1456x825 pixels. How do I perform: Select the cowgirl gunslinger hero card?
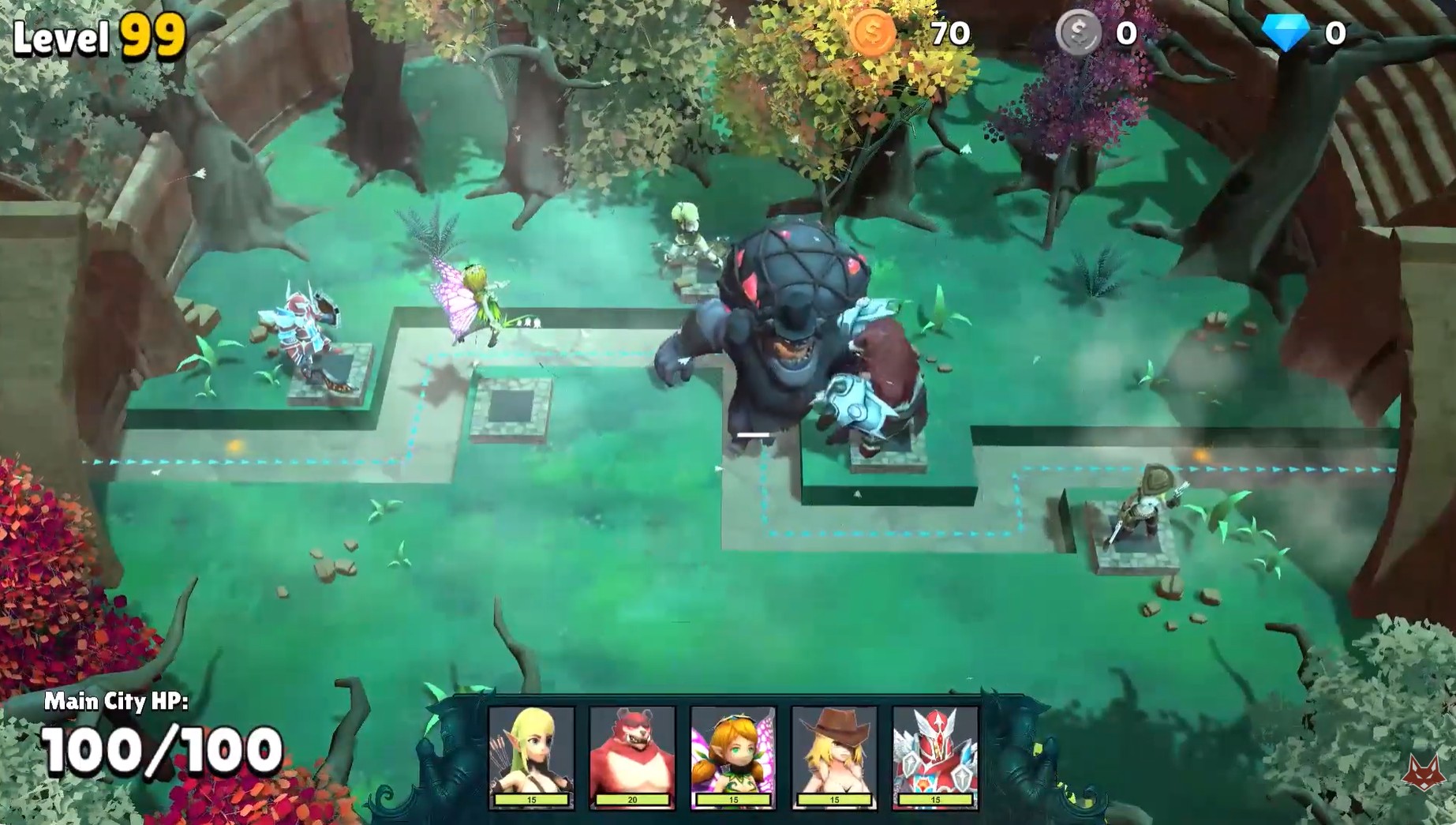tap(834, 756)
